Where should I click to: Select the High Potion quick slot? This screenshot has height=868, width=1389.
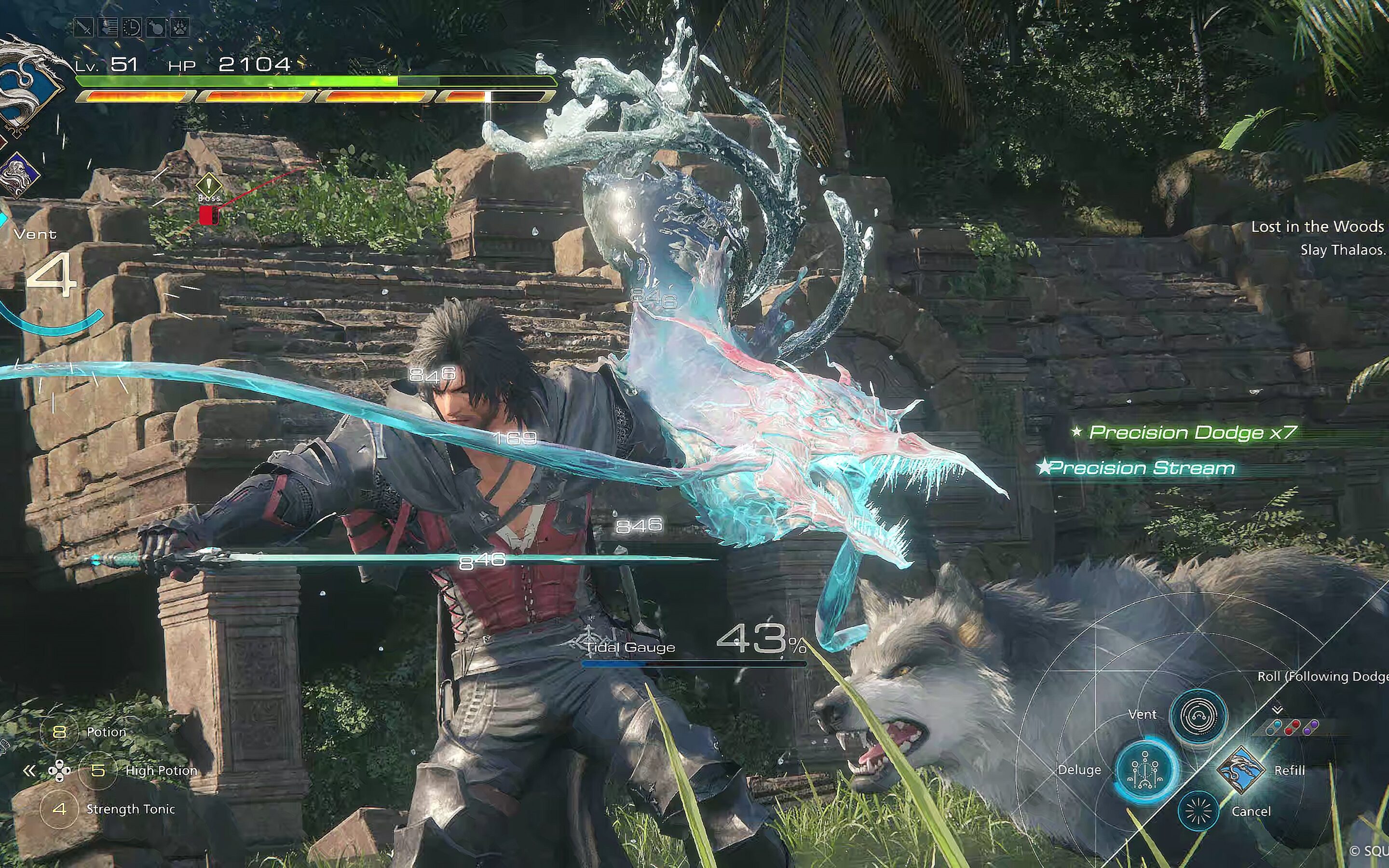click(97, 771)
